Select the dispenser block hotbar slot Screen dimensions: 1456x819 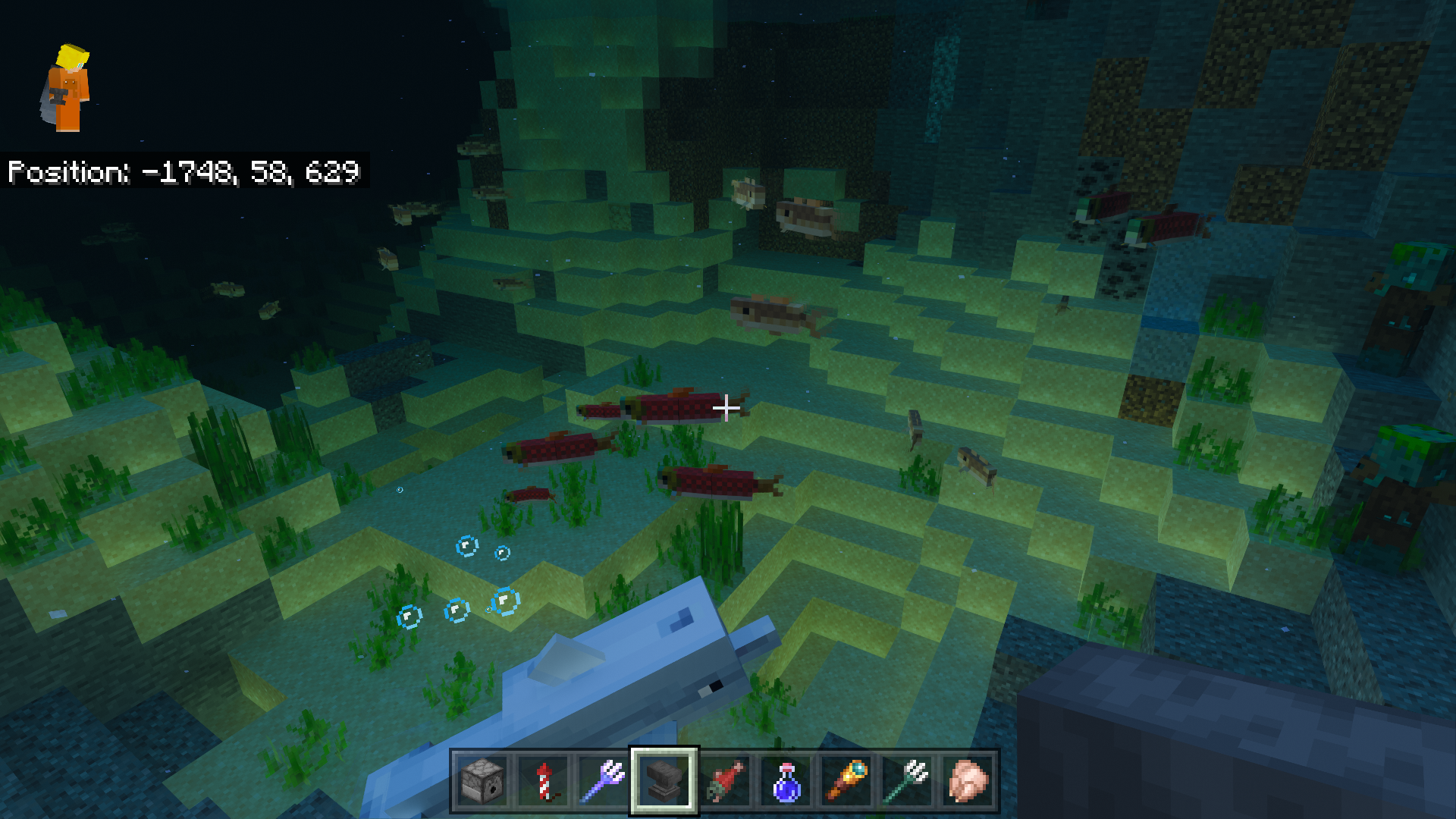click(x=482, y=781)
